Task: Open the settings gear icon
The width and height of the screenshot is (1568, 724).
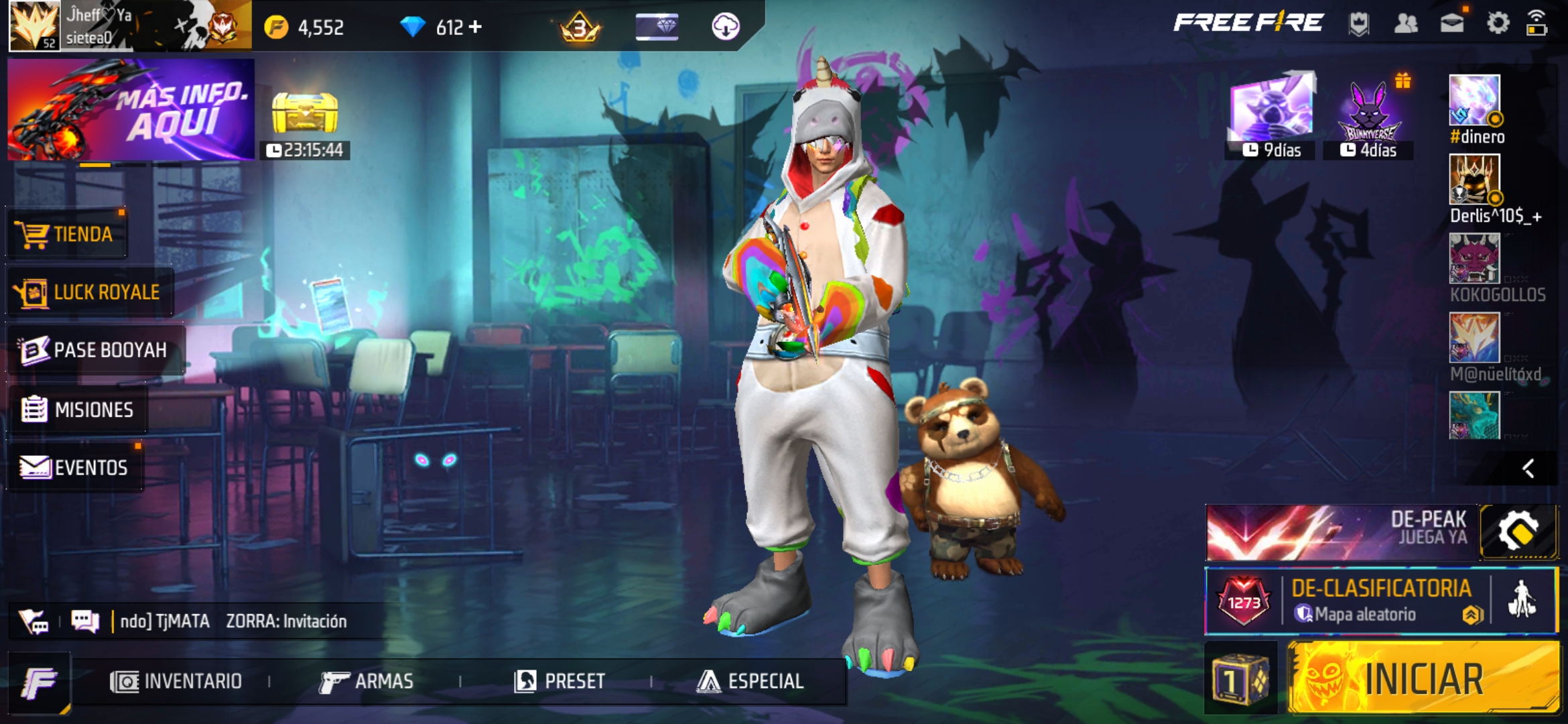Action: (x=1498, y=24)
